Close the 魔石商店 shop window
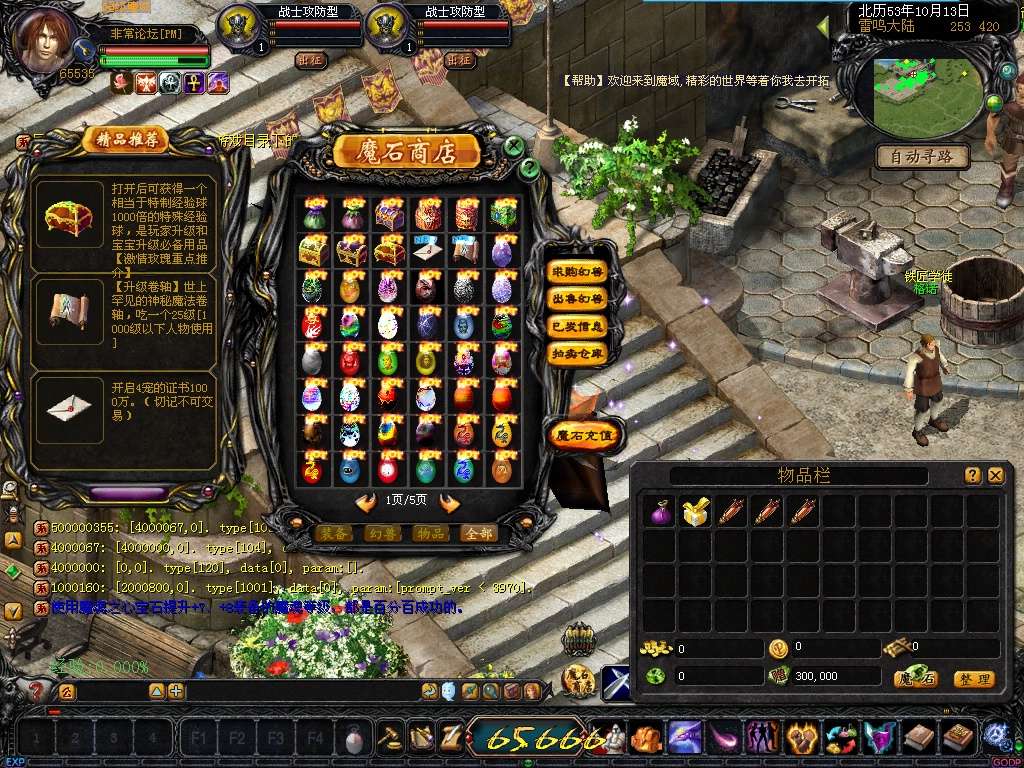This screenshot has width=1024, height=768. (513, 146)
